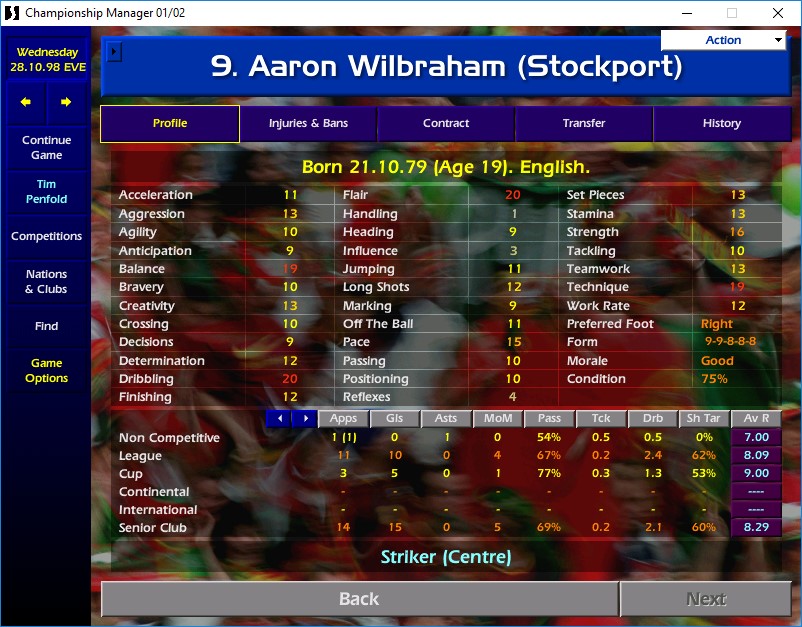Select the Profile tab
This screenshot has width=802, height=627.
(170, 124)
